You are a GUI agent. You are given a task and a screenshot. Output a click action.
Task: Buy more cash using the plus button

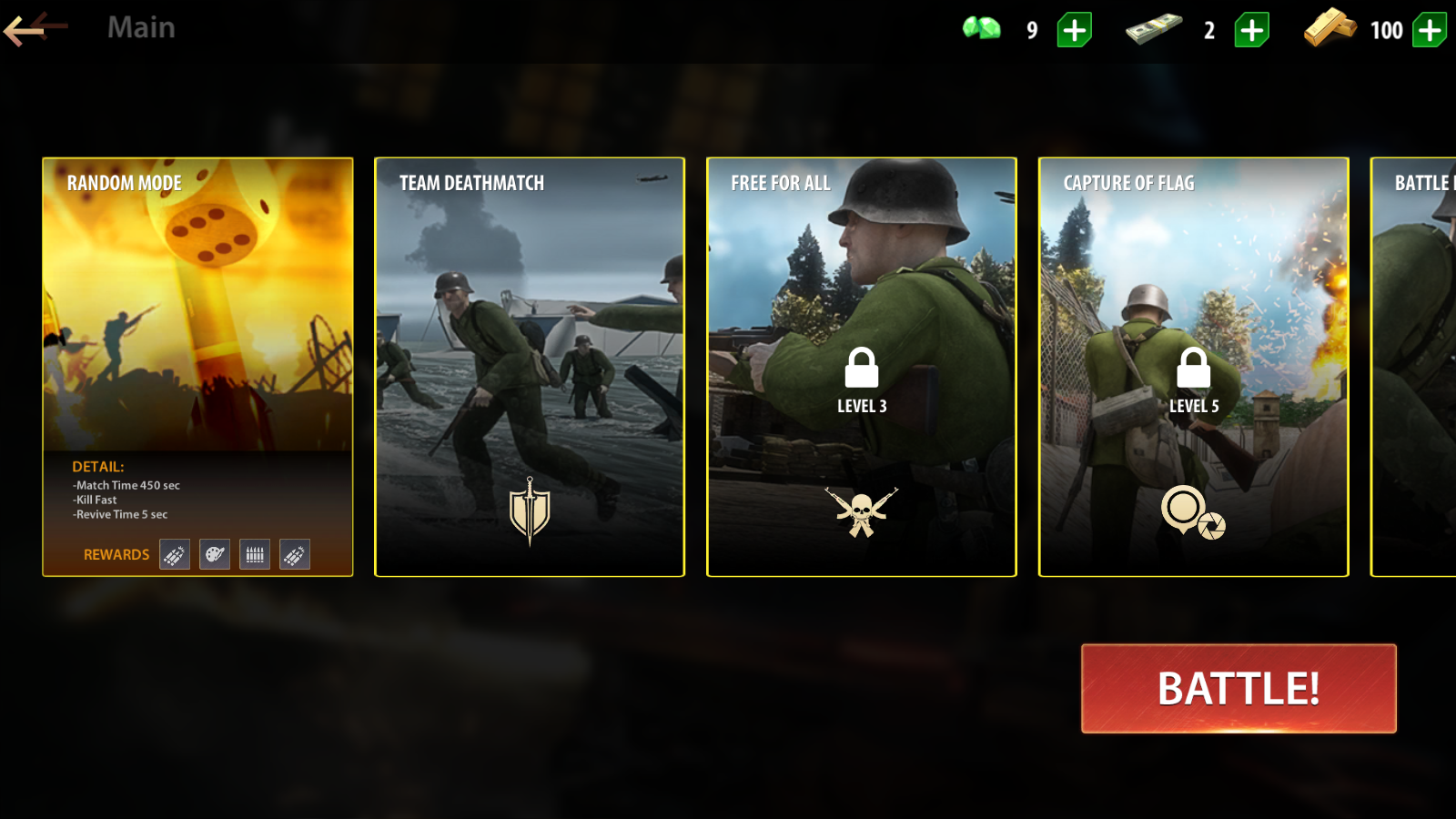click(1251, 30)
